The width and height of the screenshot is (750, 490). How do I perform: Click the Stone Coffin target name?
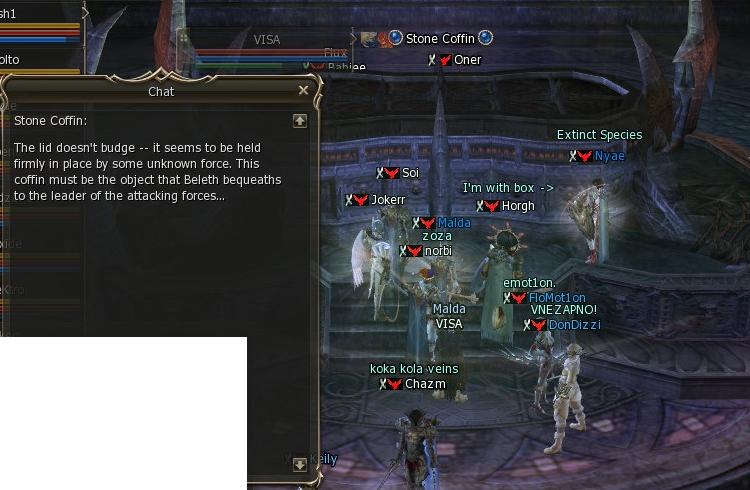coord(439,39)
